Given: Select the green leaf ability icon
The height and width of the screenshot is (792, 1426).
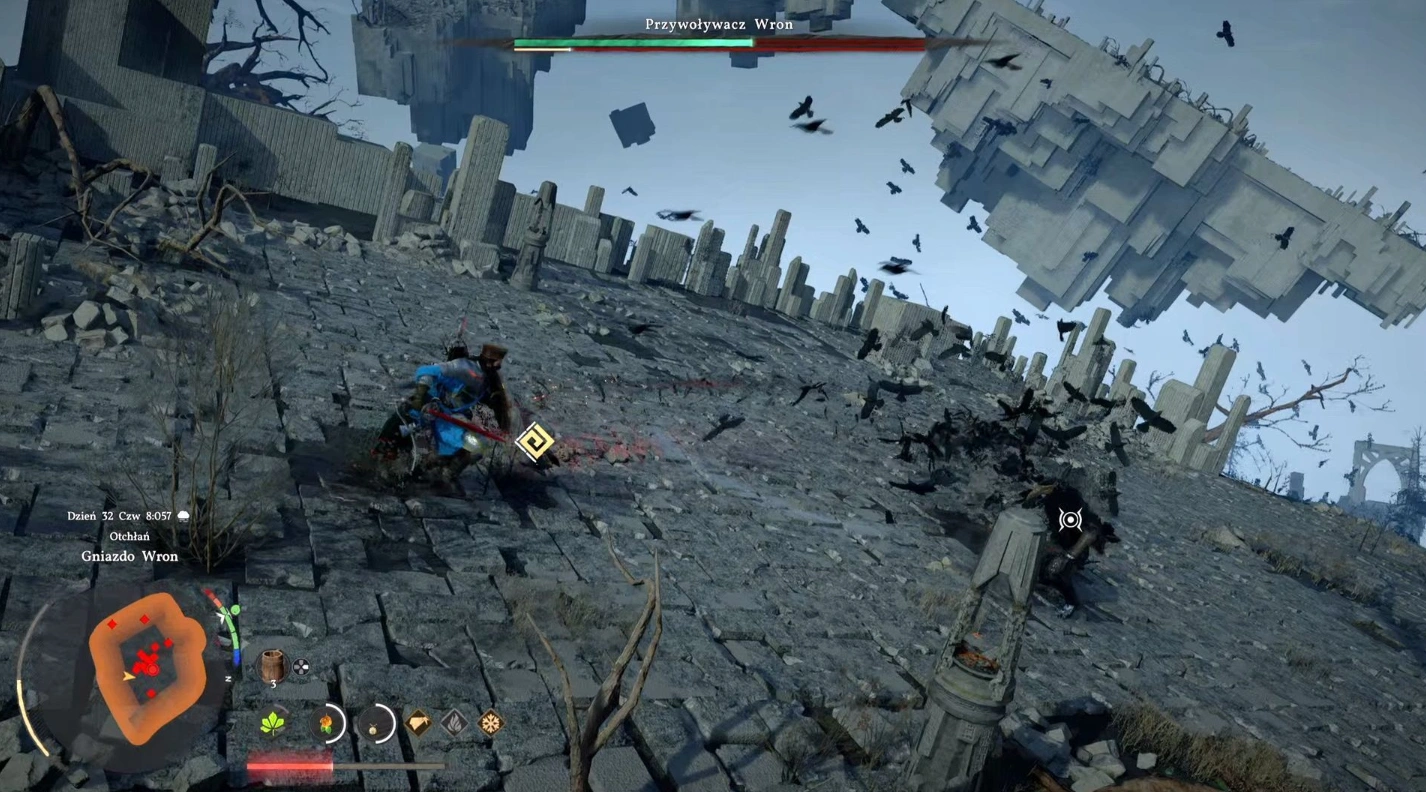Looking at the screenshot, I should pos(273,723).
